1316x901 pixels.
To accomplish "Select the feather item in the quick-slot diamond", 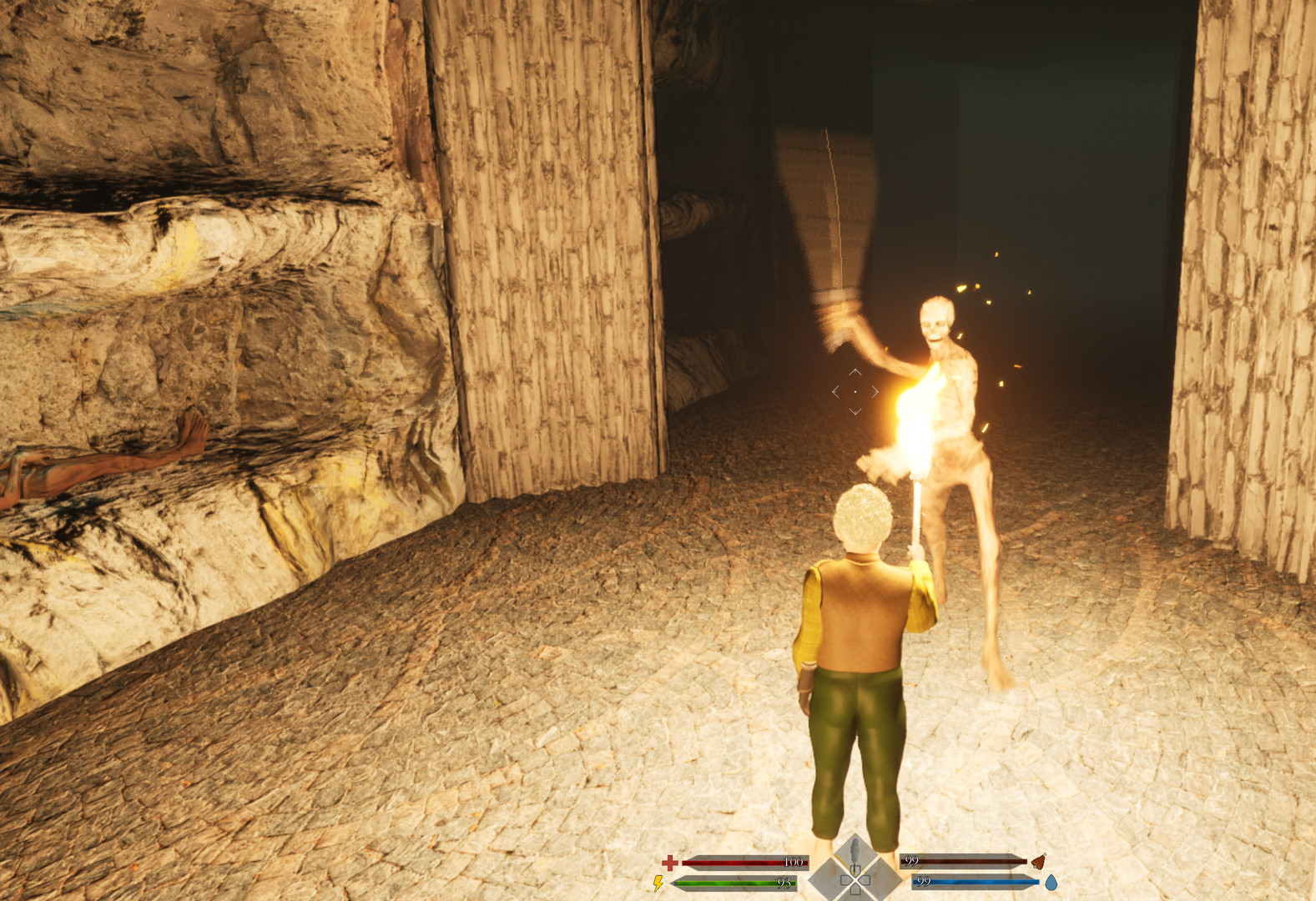I will [855, 849].
